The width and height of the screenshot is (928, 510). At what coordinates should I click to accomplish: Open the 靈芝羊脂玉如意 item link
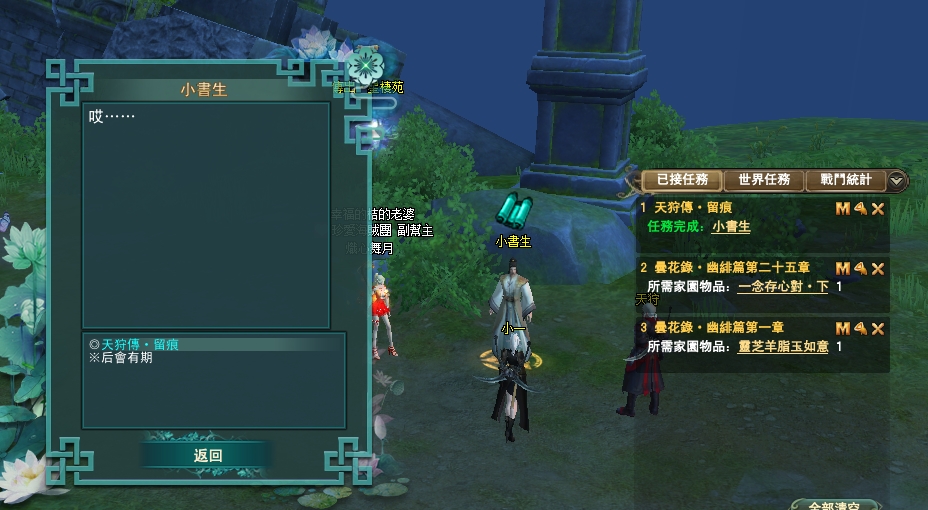coord(783,347)
